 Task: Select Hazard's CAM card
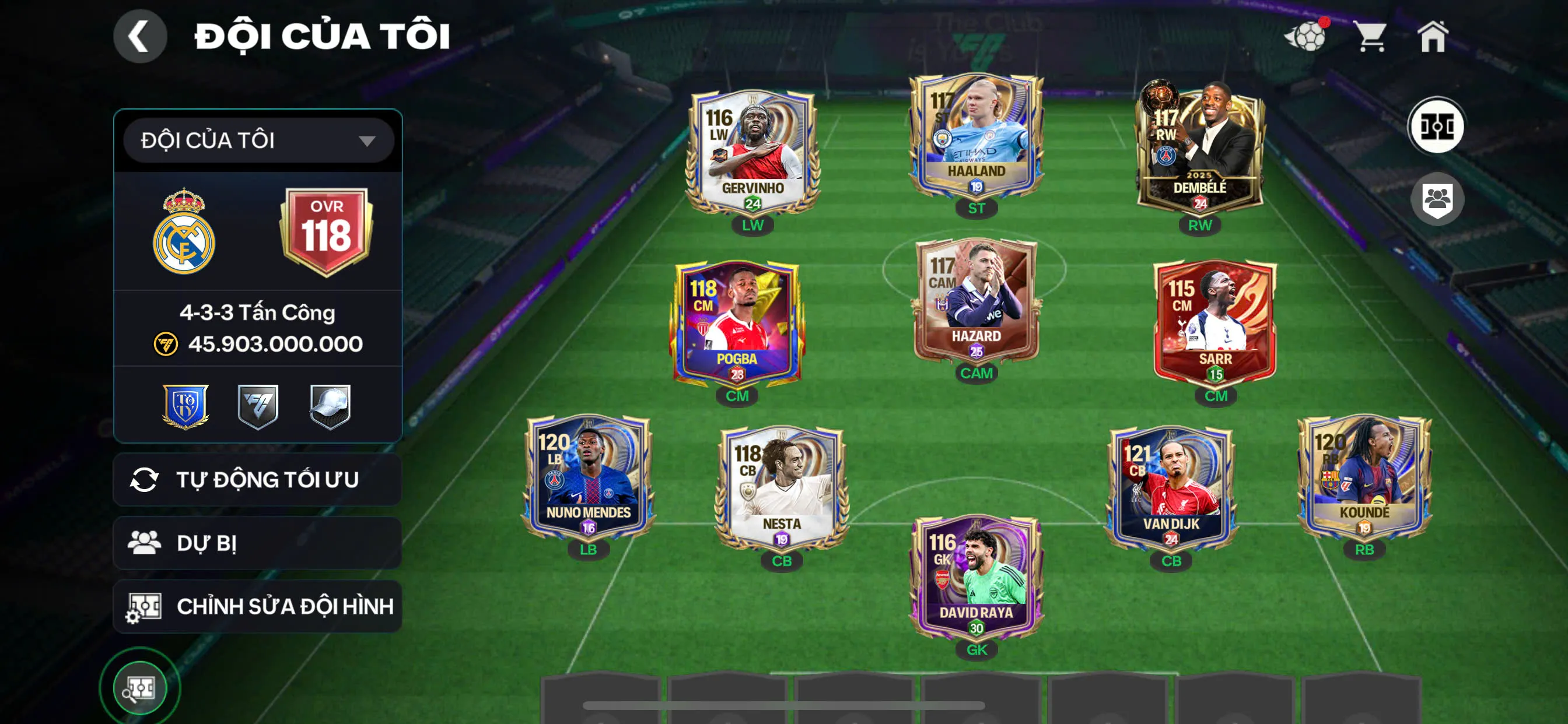[x=976, y=301]
